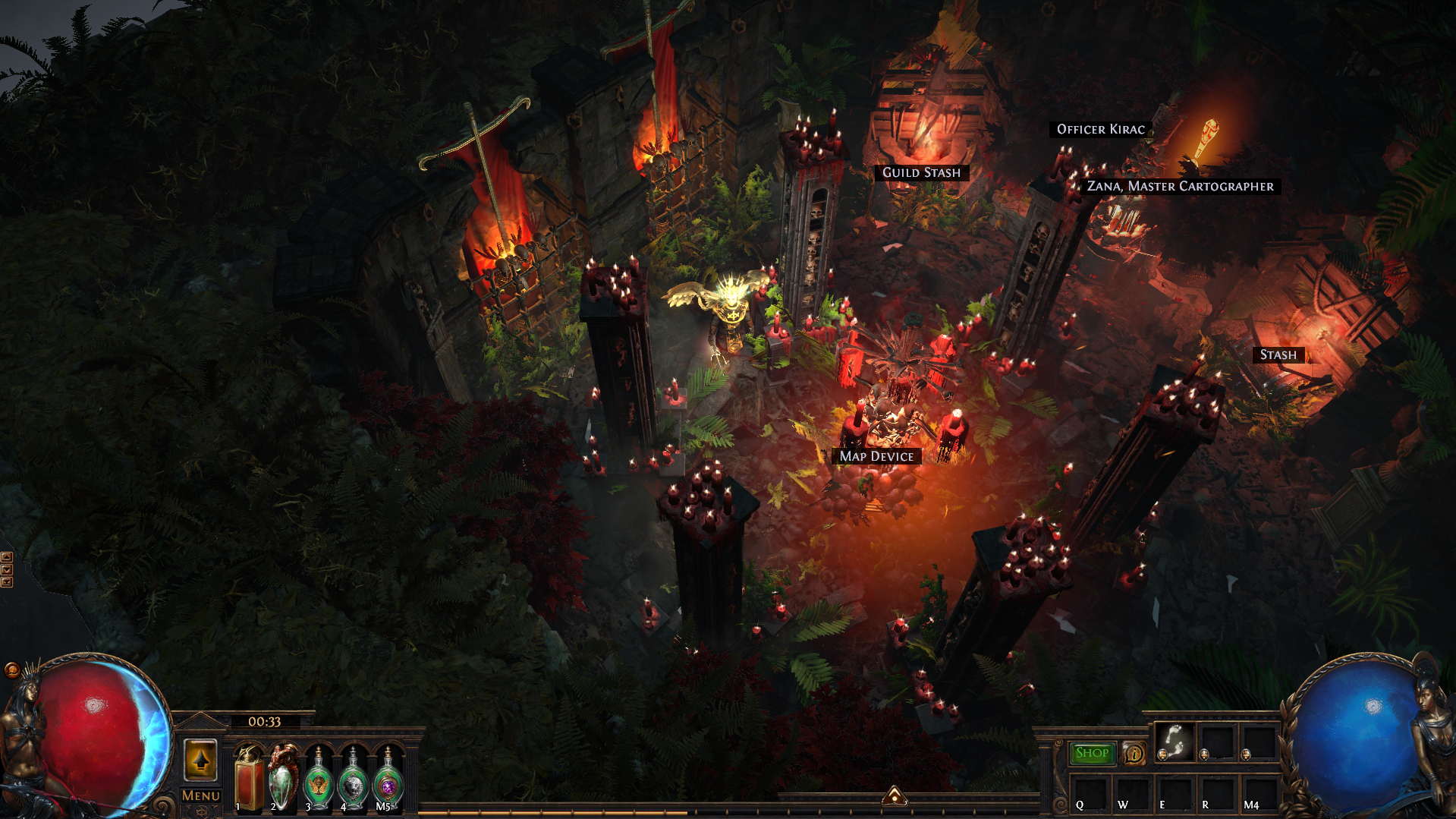Viewport: 1456px width, 819px height.
Task: Use the green silver-emblem flask in slot 4
Action: 353,780
